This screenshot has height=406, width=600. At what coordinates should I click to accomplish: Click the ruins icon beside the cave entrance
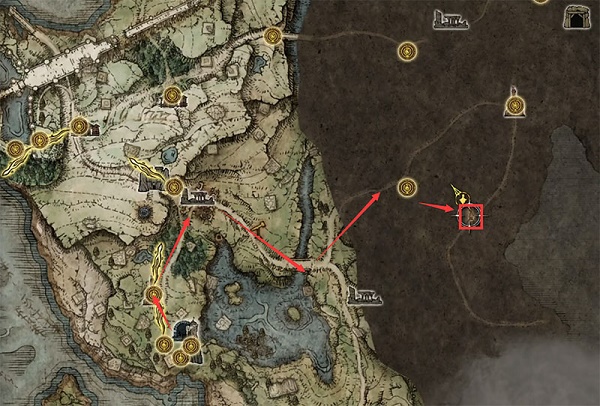point(452,17)
